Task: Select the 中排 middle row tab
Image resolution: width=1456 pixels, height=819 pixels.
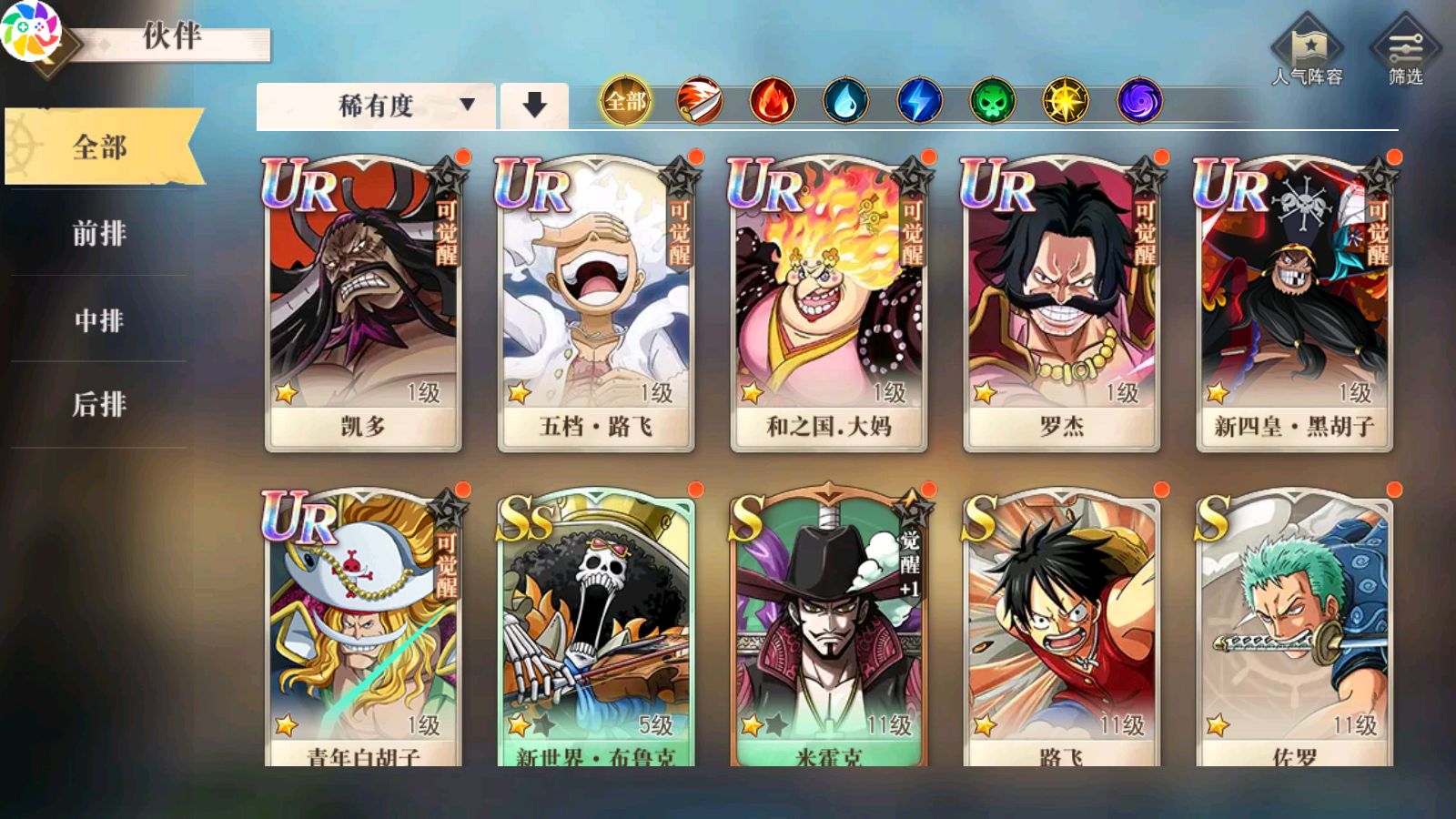Action: [99, 319]
